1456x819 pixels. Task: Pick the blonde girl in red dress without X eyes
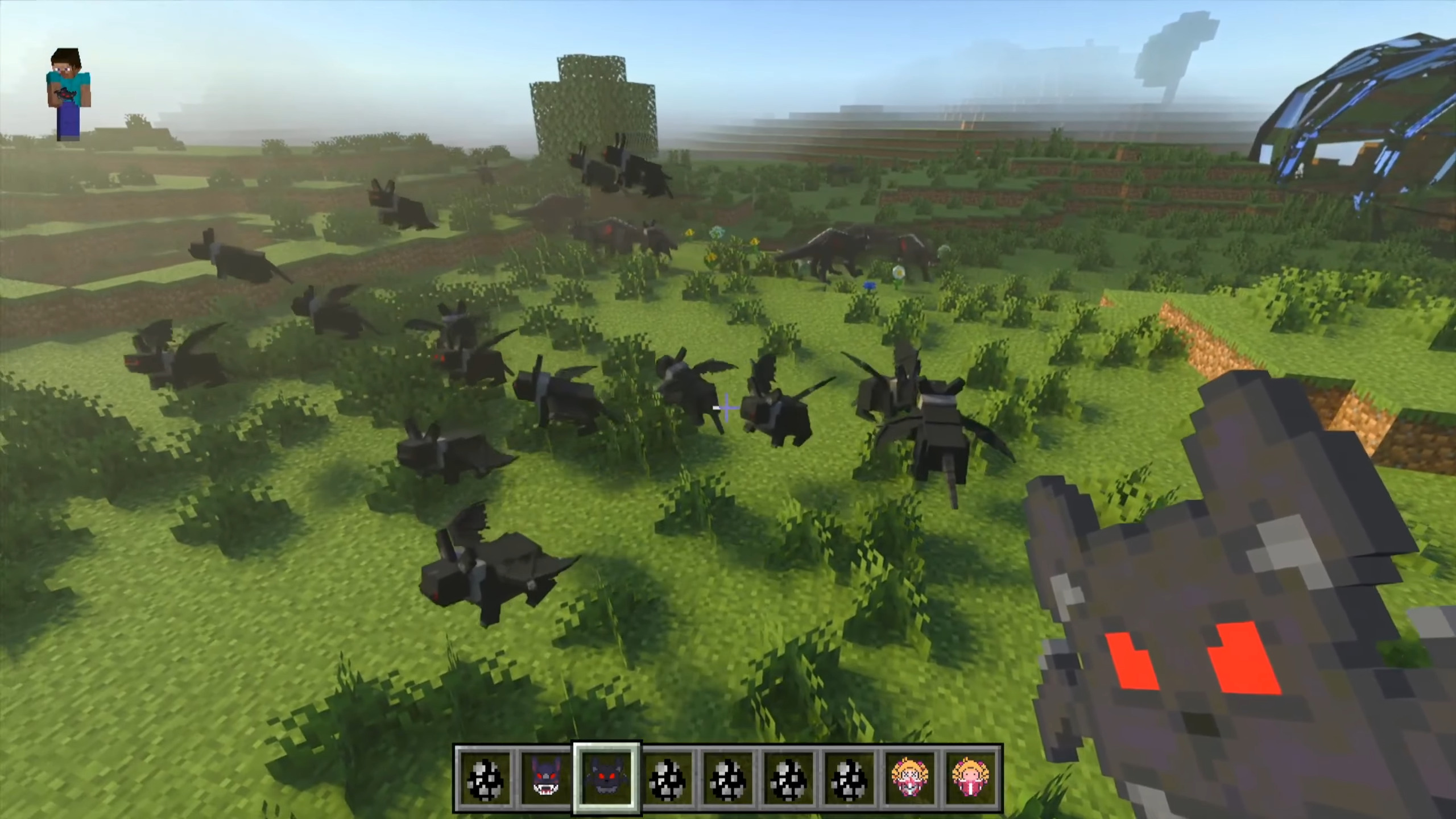click(971, 777)
